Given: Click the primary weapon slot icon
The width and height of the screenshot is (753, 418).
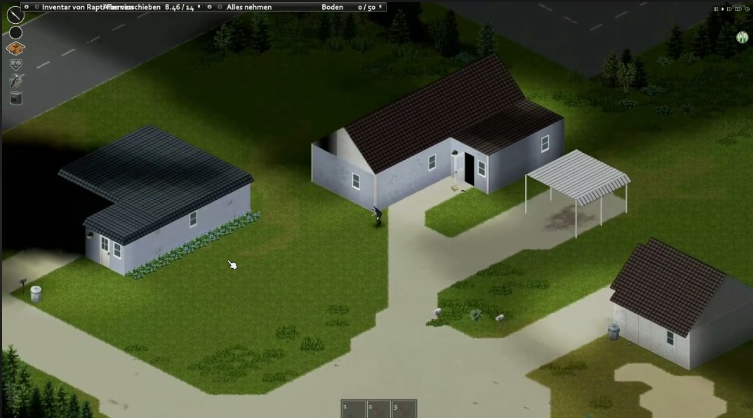Looking at the screenshot, I should pyautogui.click(x=15, y=14).
